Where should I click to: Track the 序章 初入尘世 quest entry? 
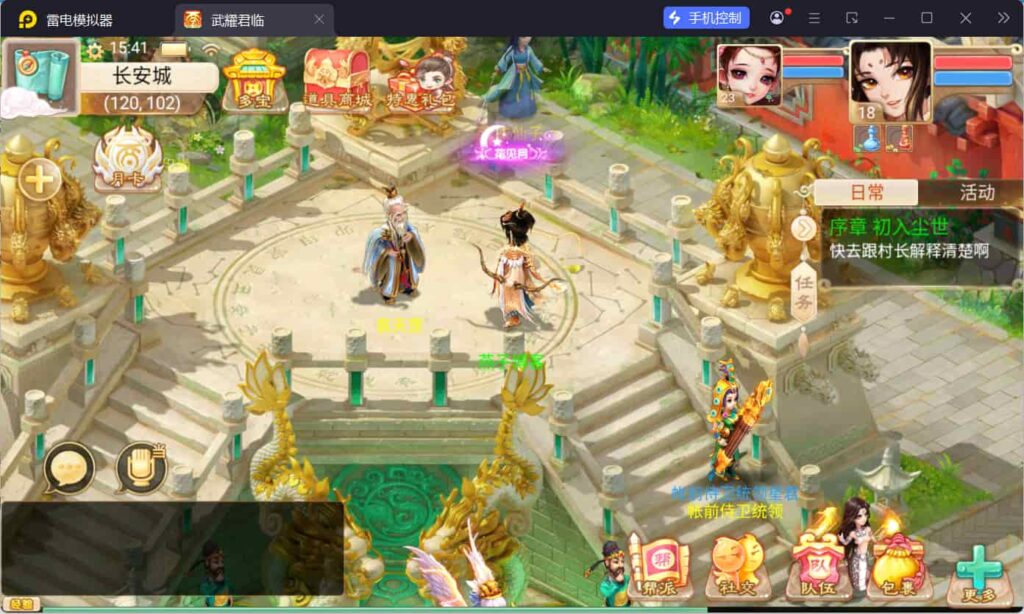908,239
